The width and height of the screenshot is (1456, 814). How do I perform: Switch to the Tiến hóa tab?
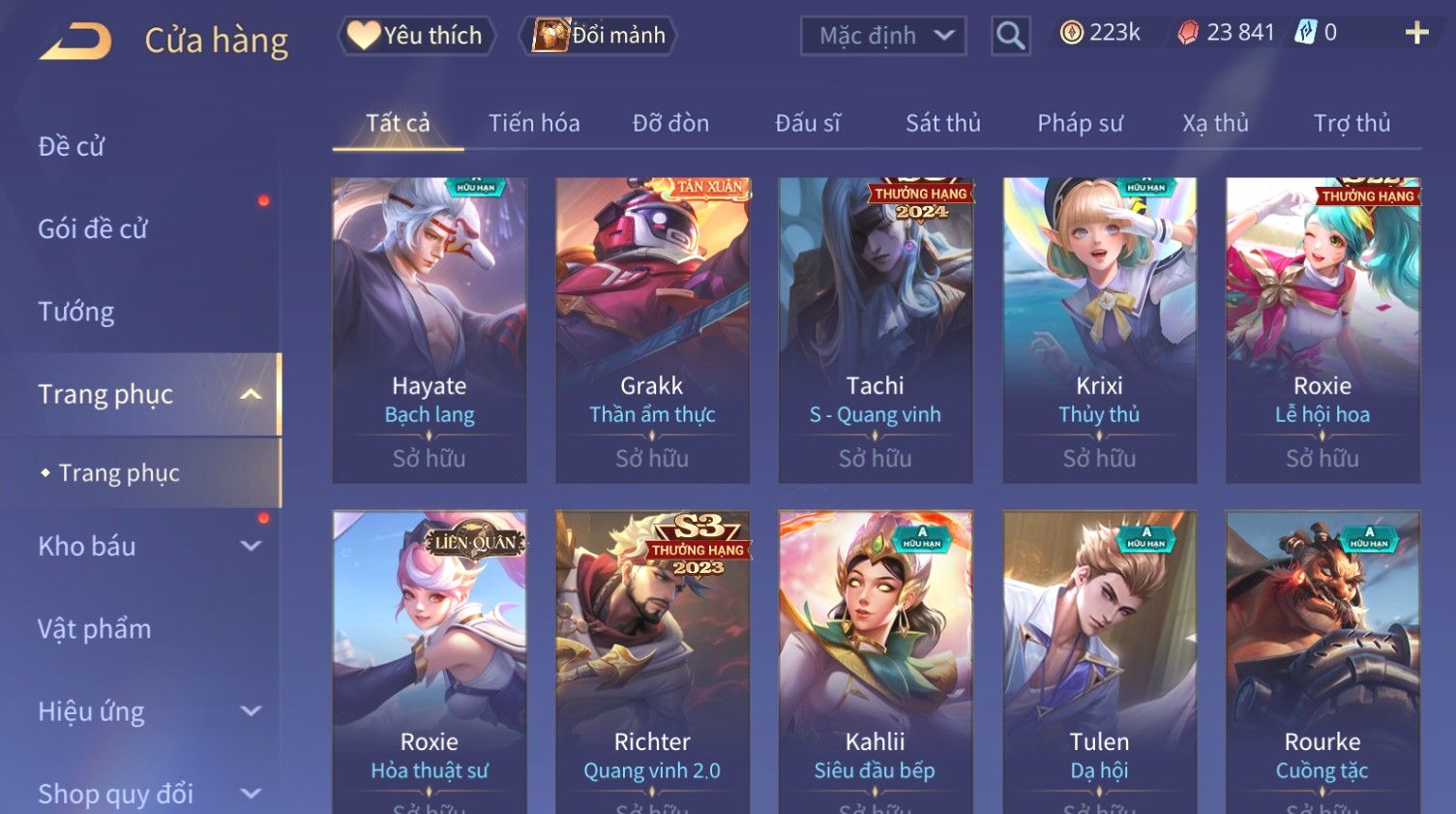534,123
